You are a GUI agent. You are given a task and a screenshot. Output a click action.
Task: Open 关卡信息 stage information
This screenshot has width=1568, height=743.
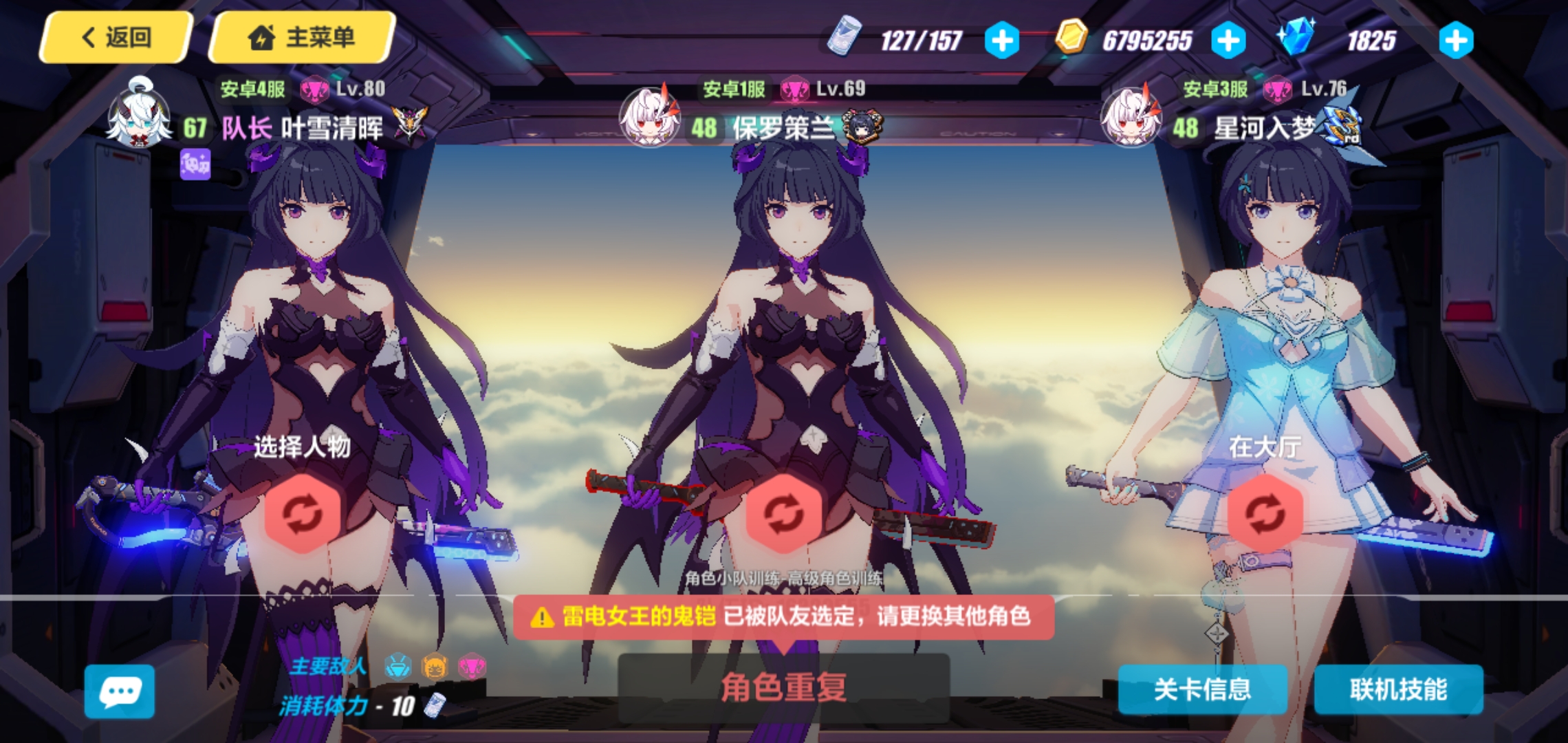coord(1204,691)
